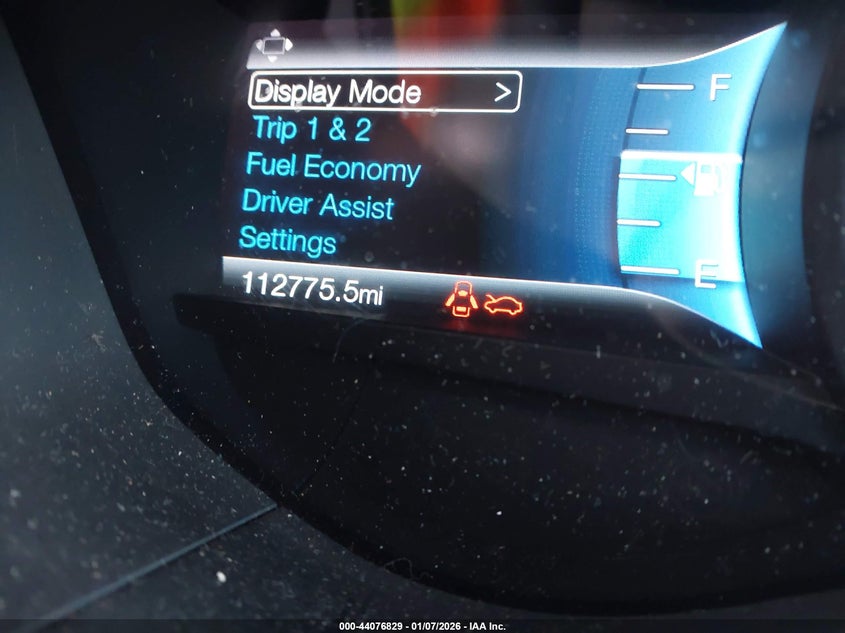845x633 pixels.
Task: Open the Display Mode menu entry
Action: tap(384, 92)
